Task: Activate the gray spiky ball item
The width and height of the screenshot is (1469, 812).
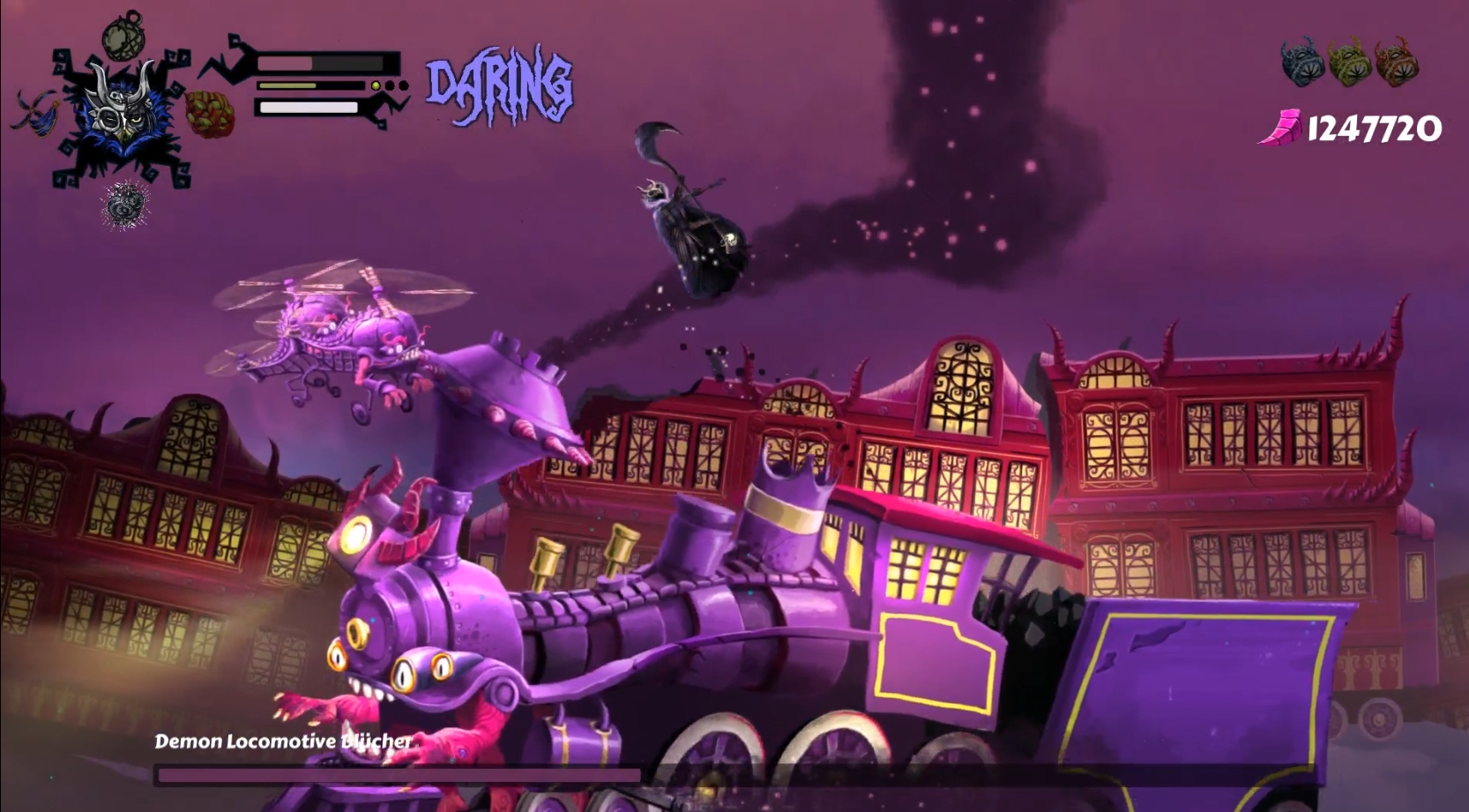Action: click(125, 205)
